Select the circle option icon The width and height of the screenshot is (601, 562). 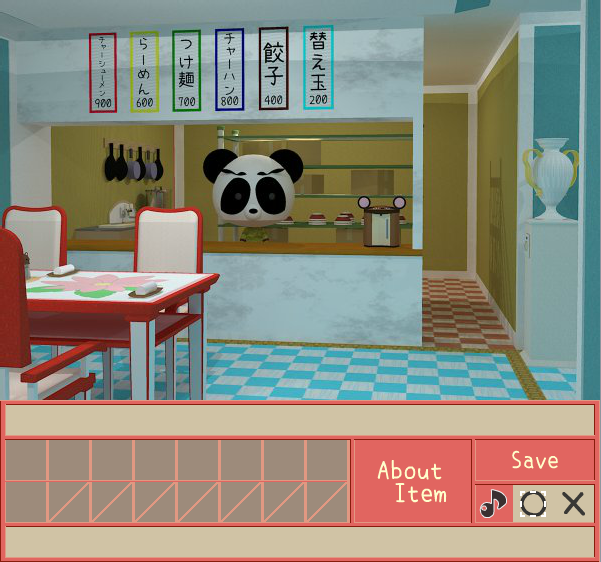point(533,503)
